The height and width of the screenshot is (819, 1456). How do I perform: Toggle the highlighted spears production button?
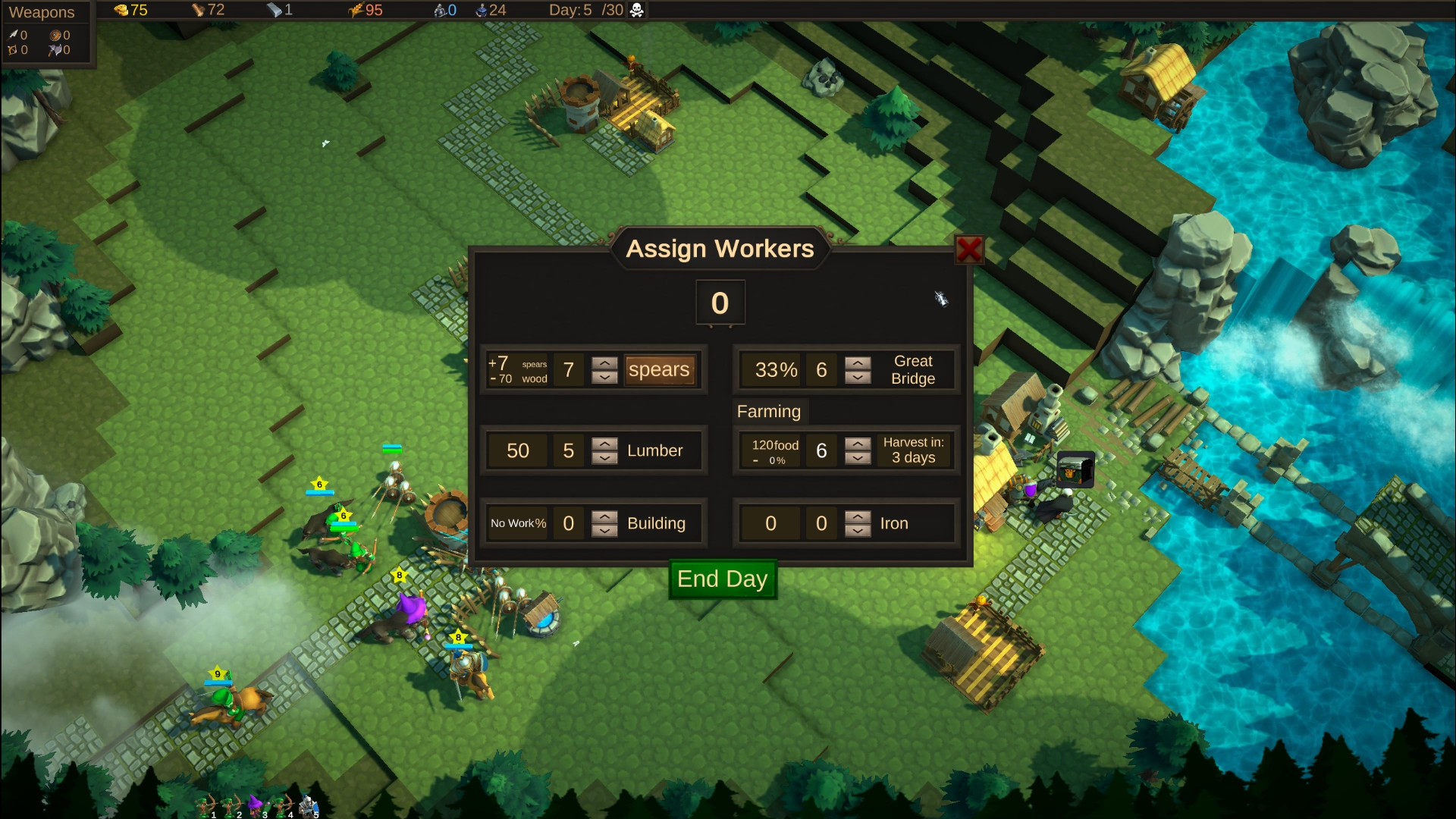pyautogui.click(x=659, y=370)
